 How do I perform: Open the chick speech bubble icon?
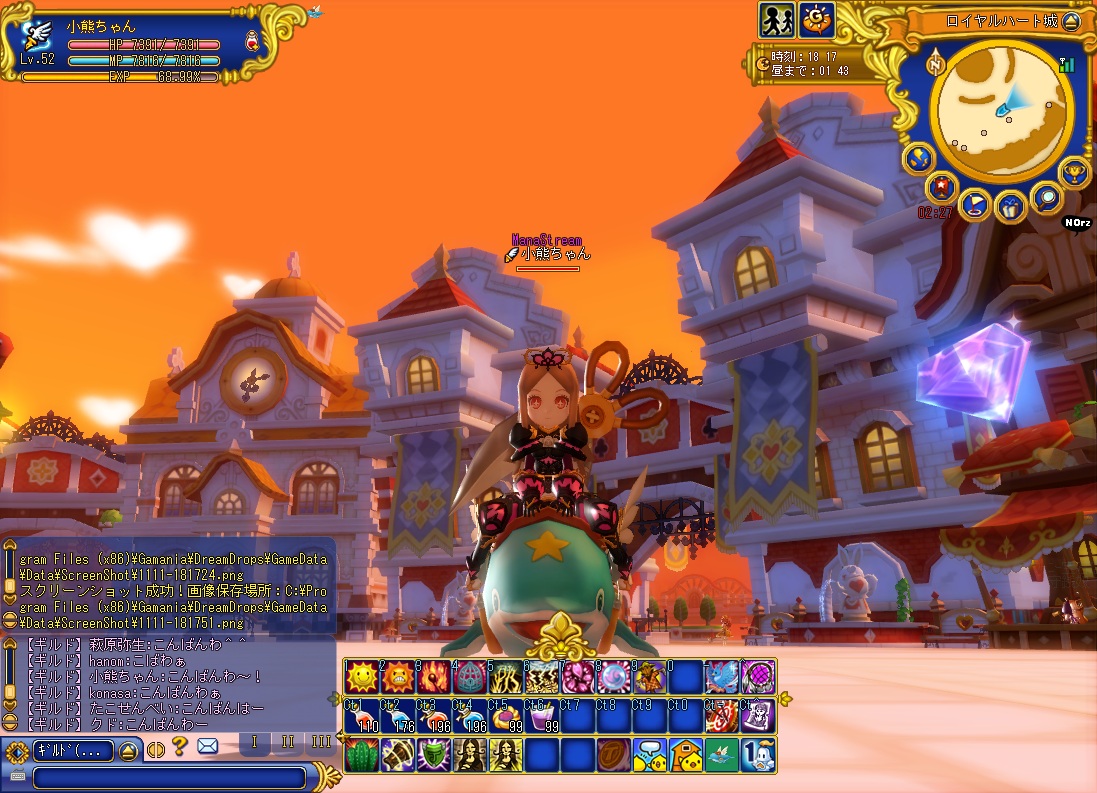pos(649,755)
